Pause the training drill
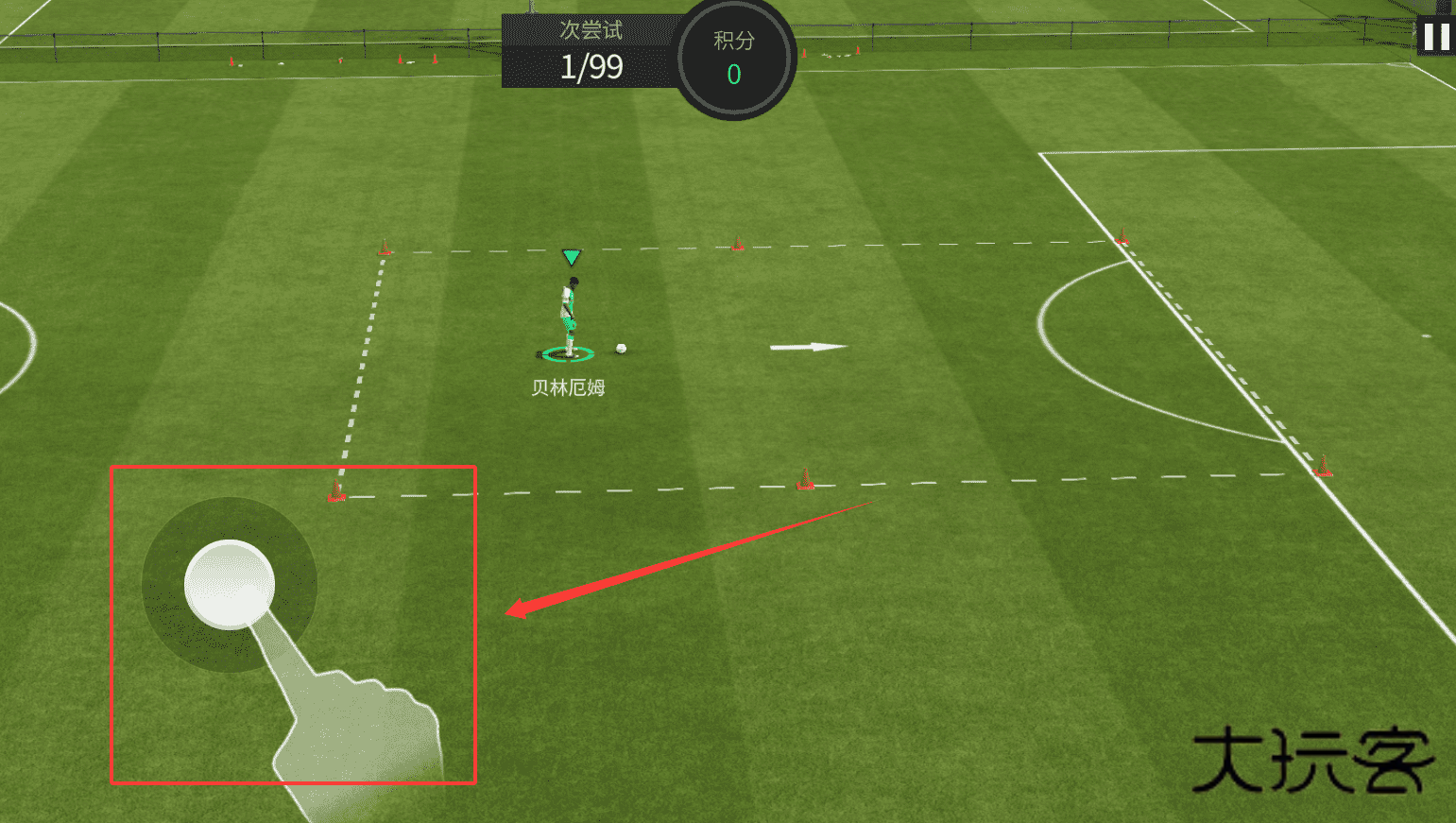The image size is (1456, 823). (x=1436, y=37)
